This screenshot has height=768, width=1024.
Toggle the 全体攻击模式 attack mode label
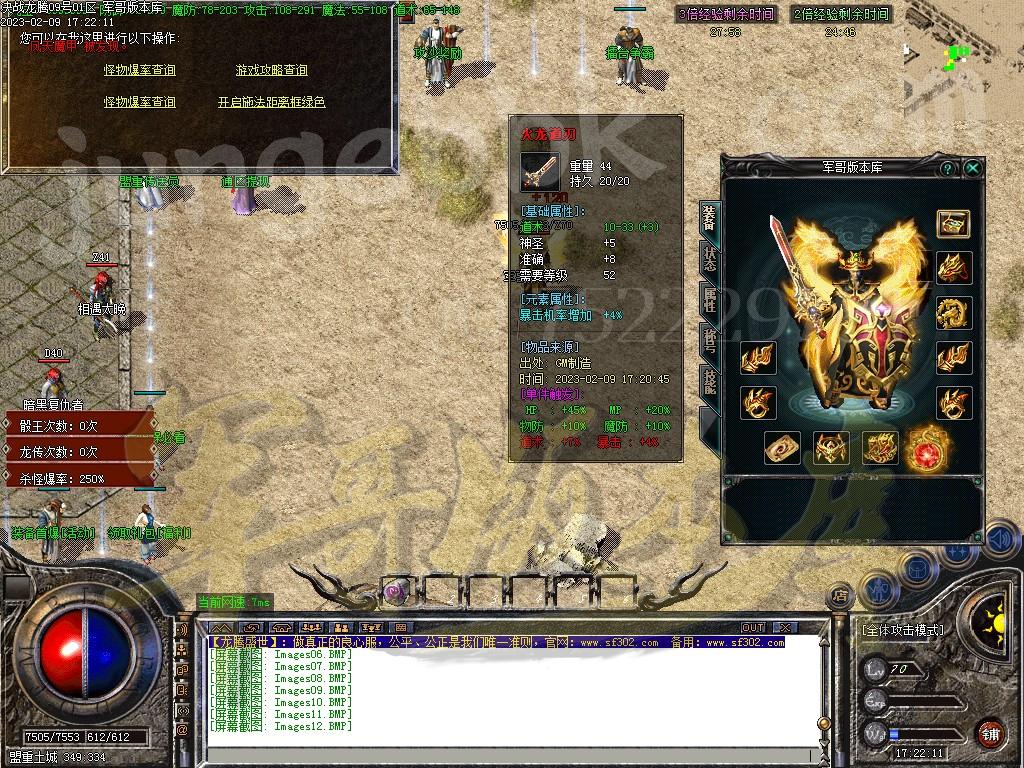(902, 630)
